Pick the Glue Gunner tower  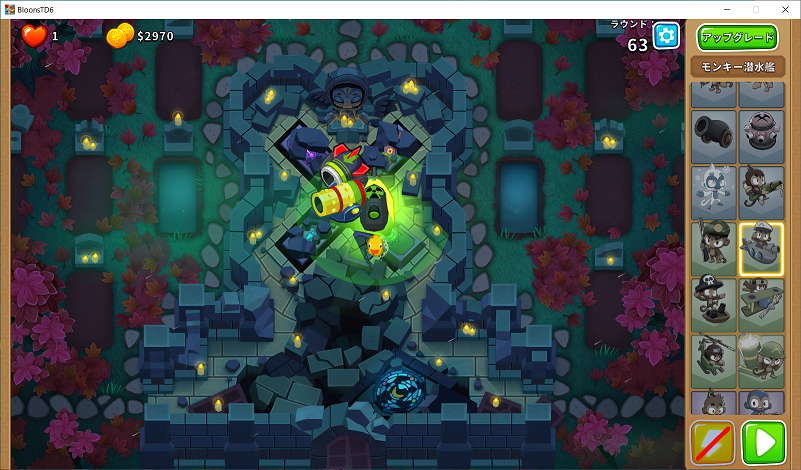(x=762, y=190)
